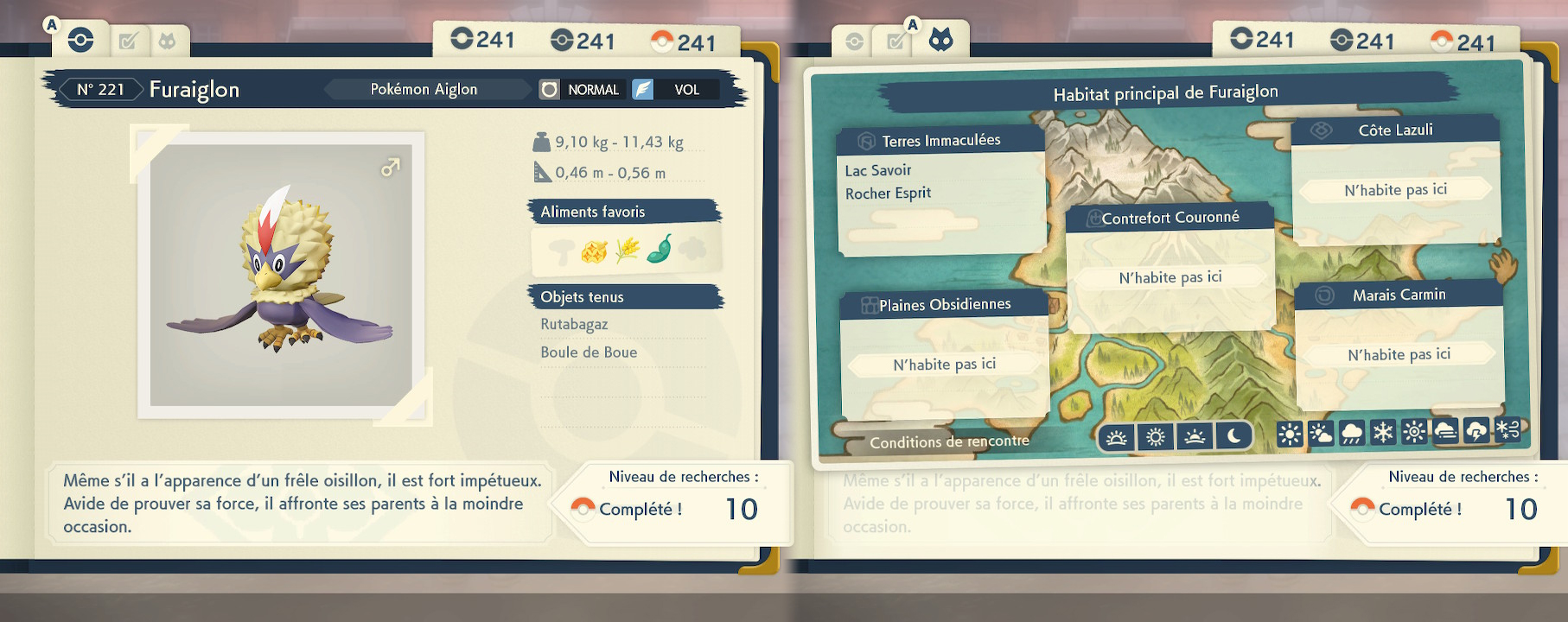Click the Rocher Esprit location entry
This screenshot has width=1568, height=622.
click(888, 194)
